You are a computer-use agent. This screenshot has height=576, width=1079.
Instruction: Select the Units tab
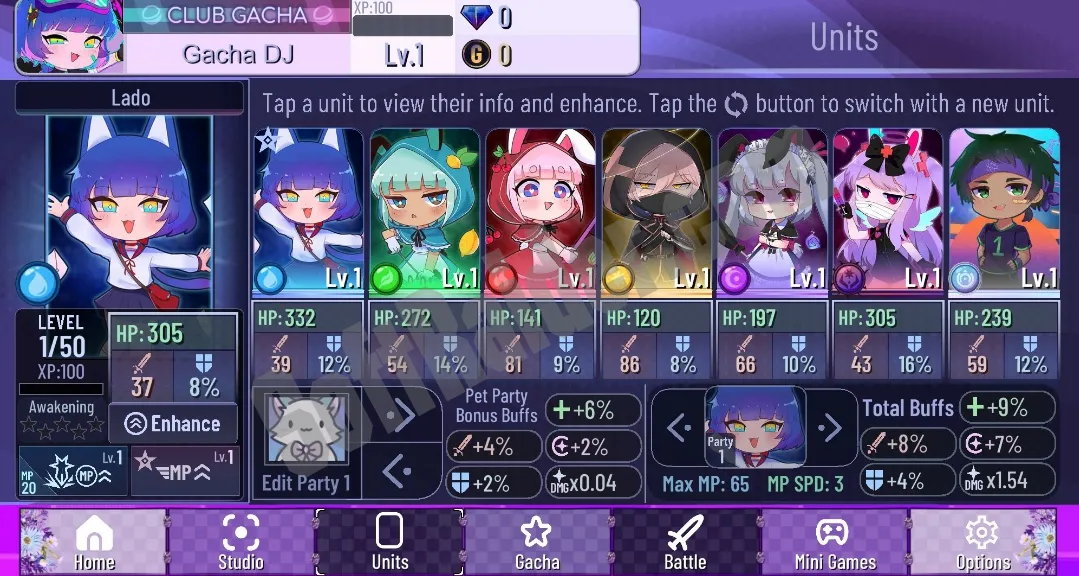[389, 541]
